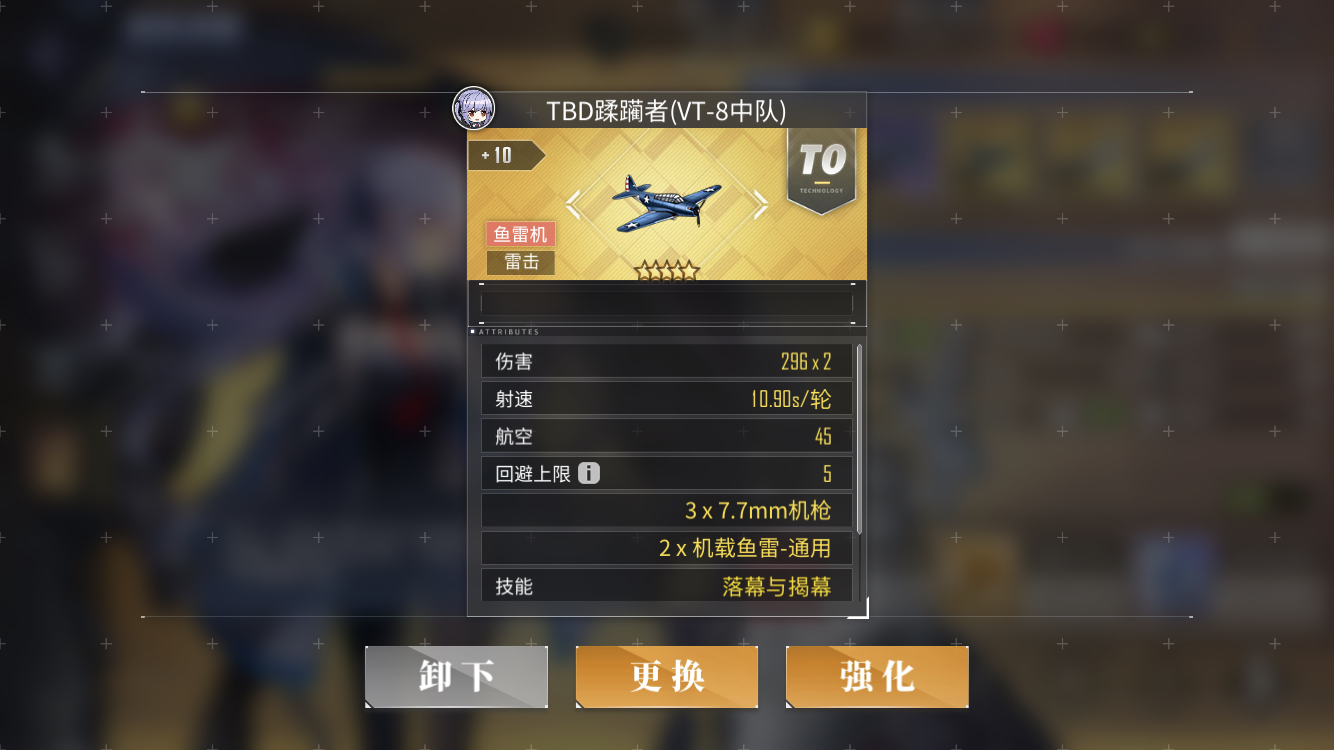This screenshot has width=1334, height=750.
Task: Click the right arrow to view next equipment
Action: point(761,204)
